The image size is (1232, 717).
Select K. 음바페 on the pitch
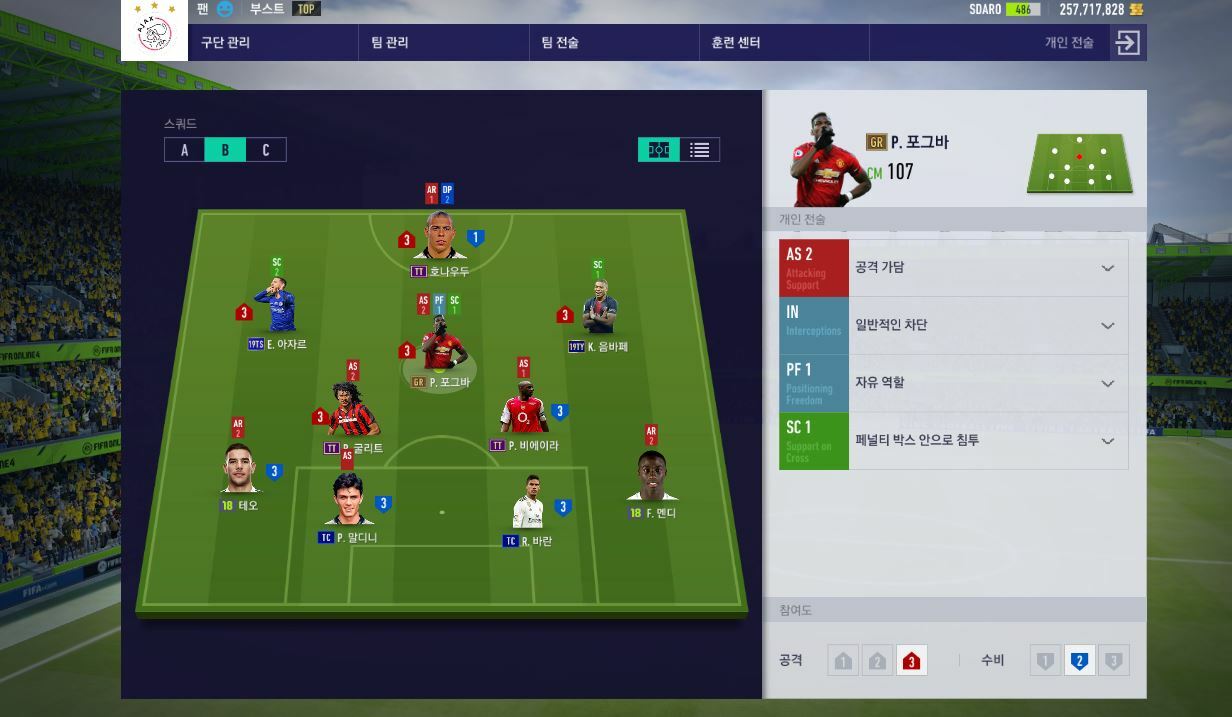pyautogui.click(x=599, y=312)
